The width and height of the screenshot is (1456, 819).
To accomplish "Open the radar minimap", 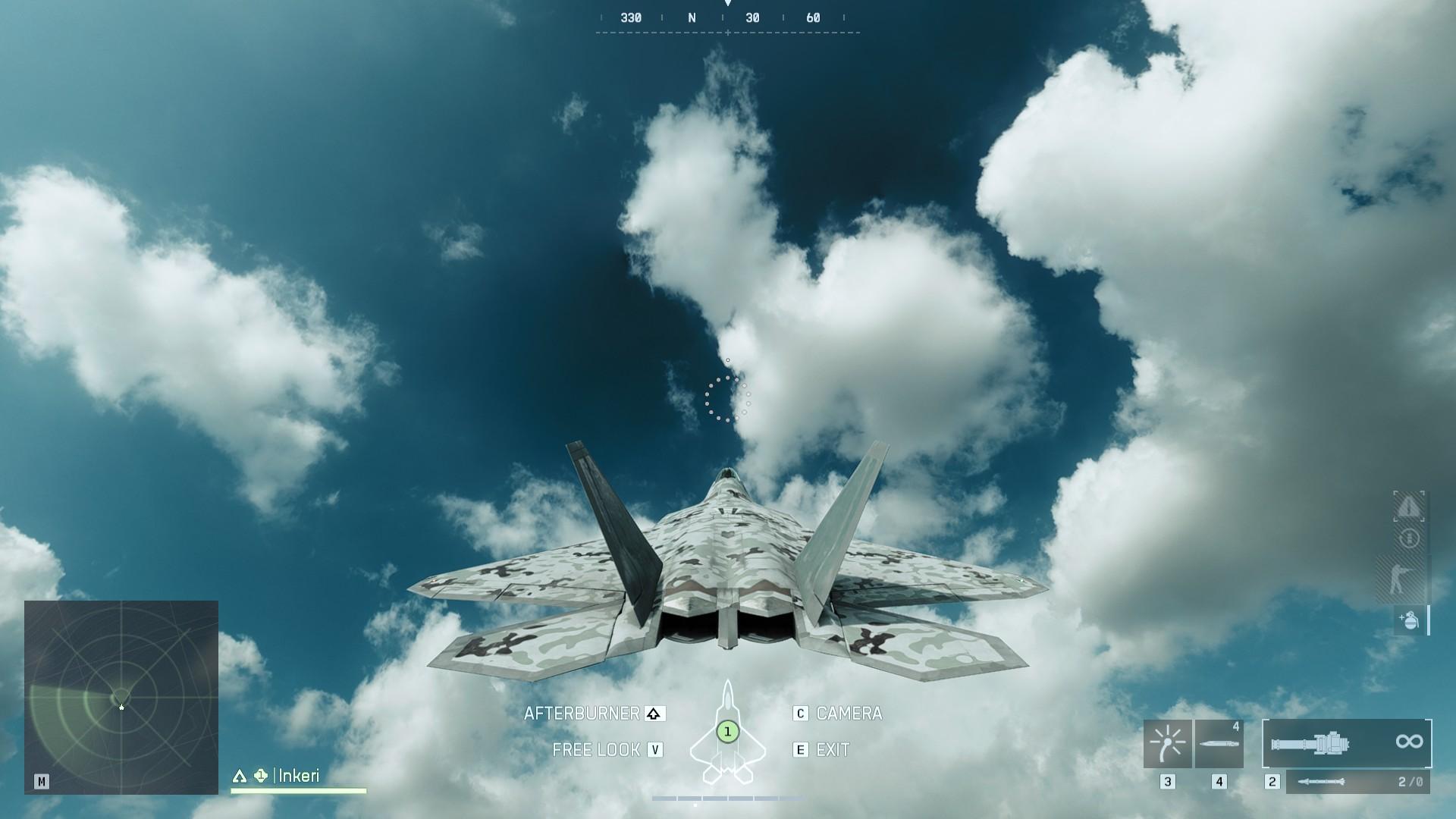I will coord(121,698).
